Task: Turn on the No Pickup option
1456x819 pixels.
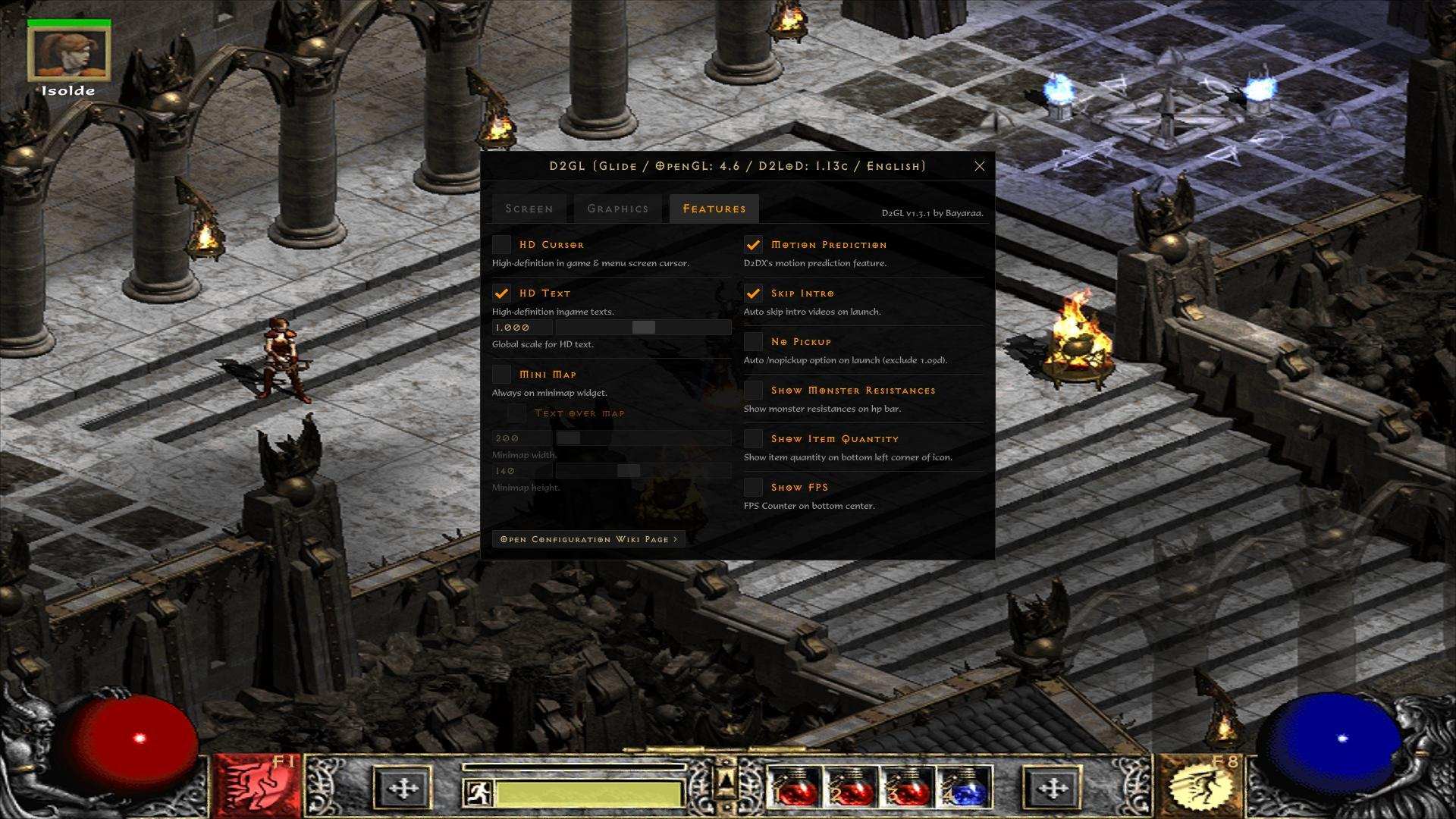Action: coord(753,341)
